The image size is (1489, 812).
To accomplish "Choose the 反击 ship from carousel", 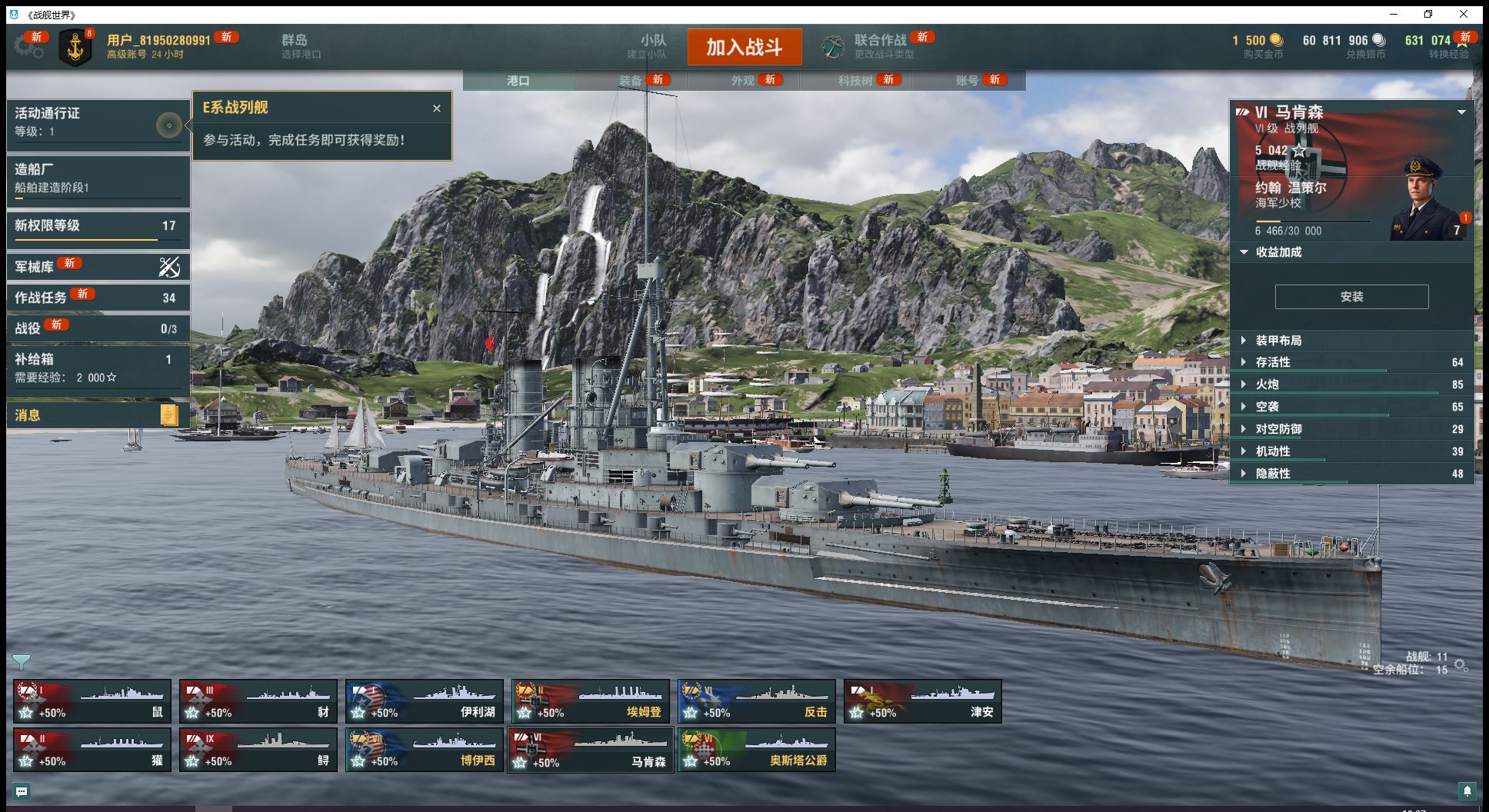I will point(756,701).
